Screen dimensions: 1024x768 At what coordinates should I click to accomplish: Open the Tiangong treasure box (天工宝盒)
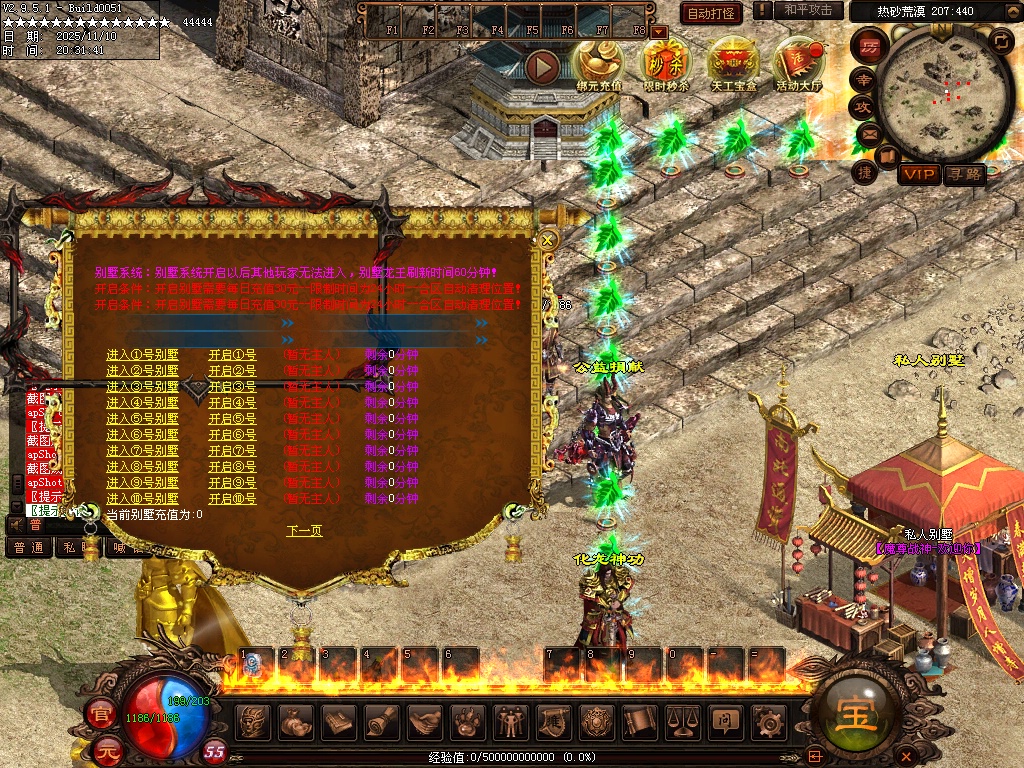pyautogui.click(x=734, y=66)
